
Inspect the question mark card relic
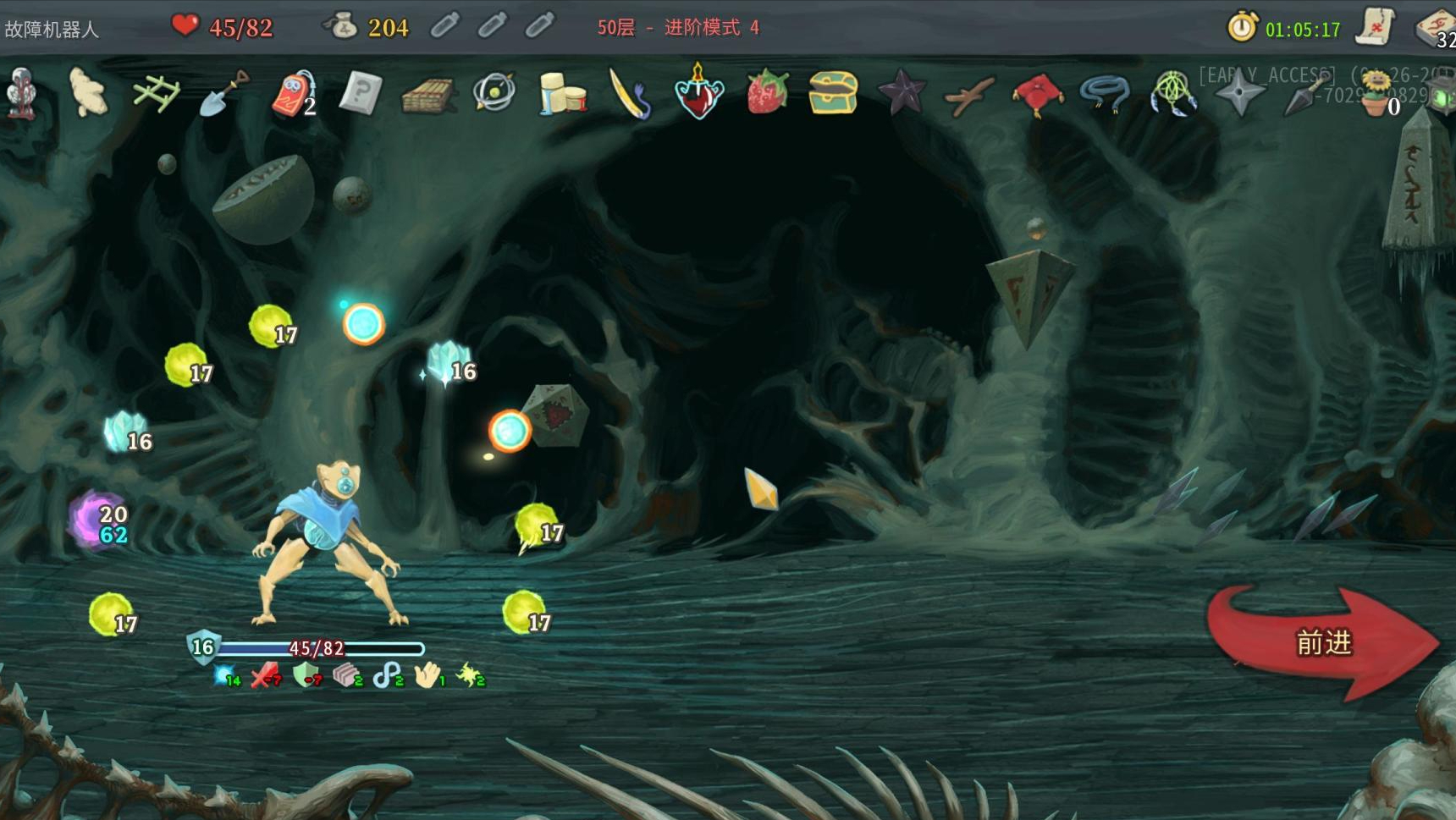pos(361,93)
